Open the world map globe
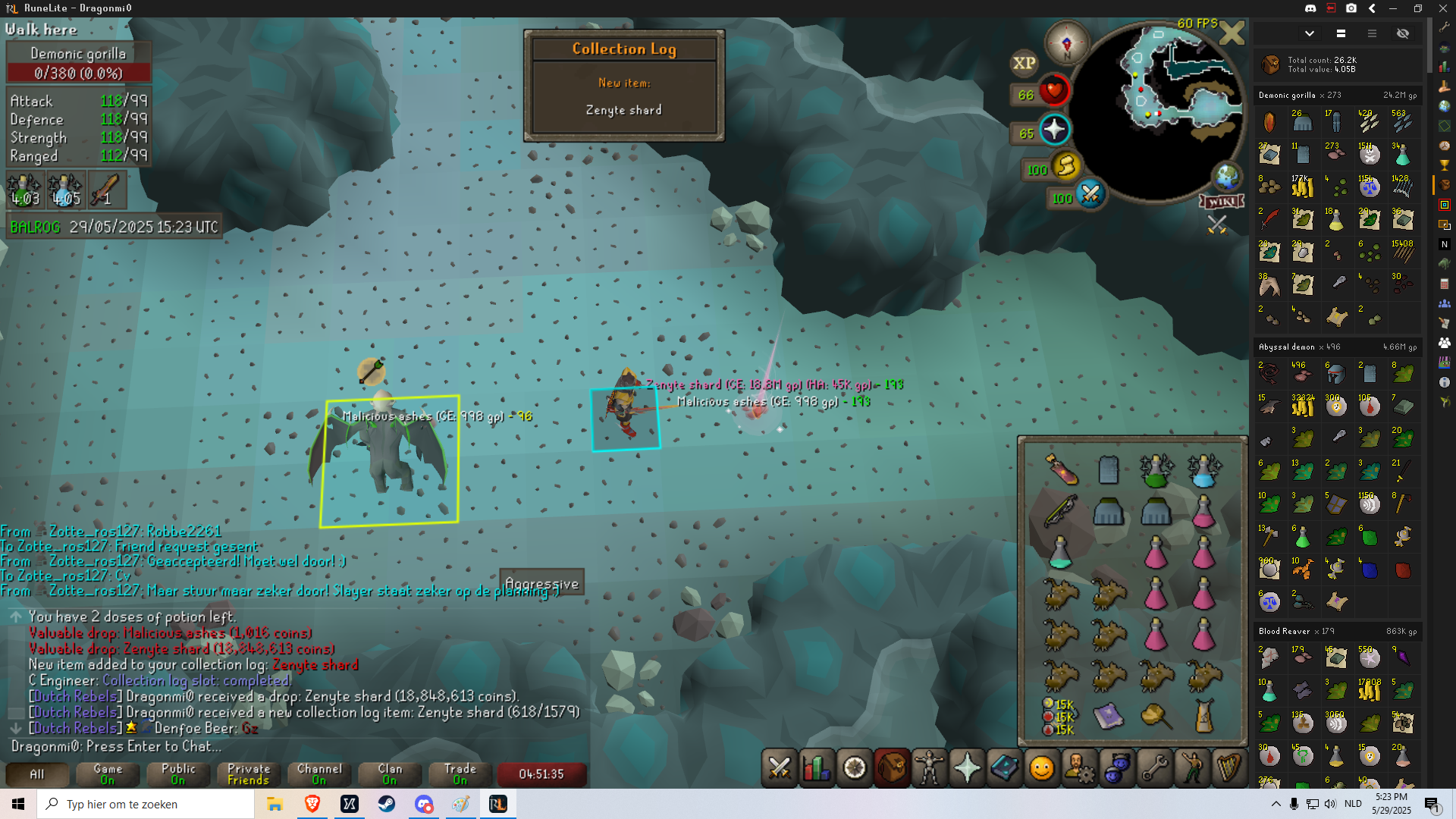 click(1226, 177)
